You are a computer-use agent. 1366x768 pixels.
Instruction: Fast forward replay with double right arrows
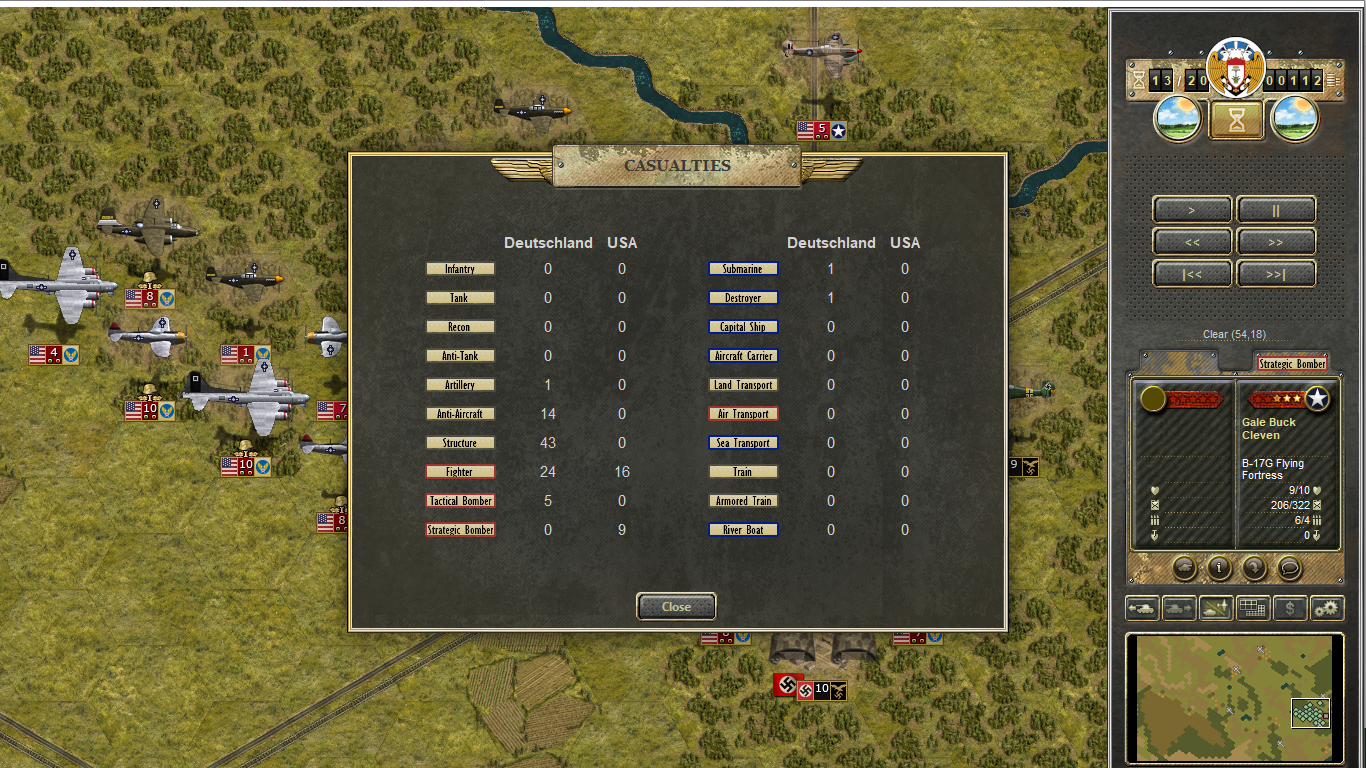pyautogui.click(x=1276, y=242)
